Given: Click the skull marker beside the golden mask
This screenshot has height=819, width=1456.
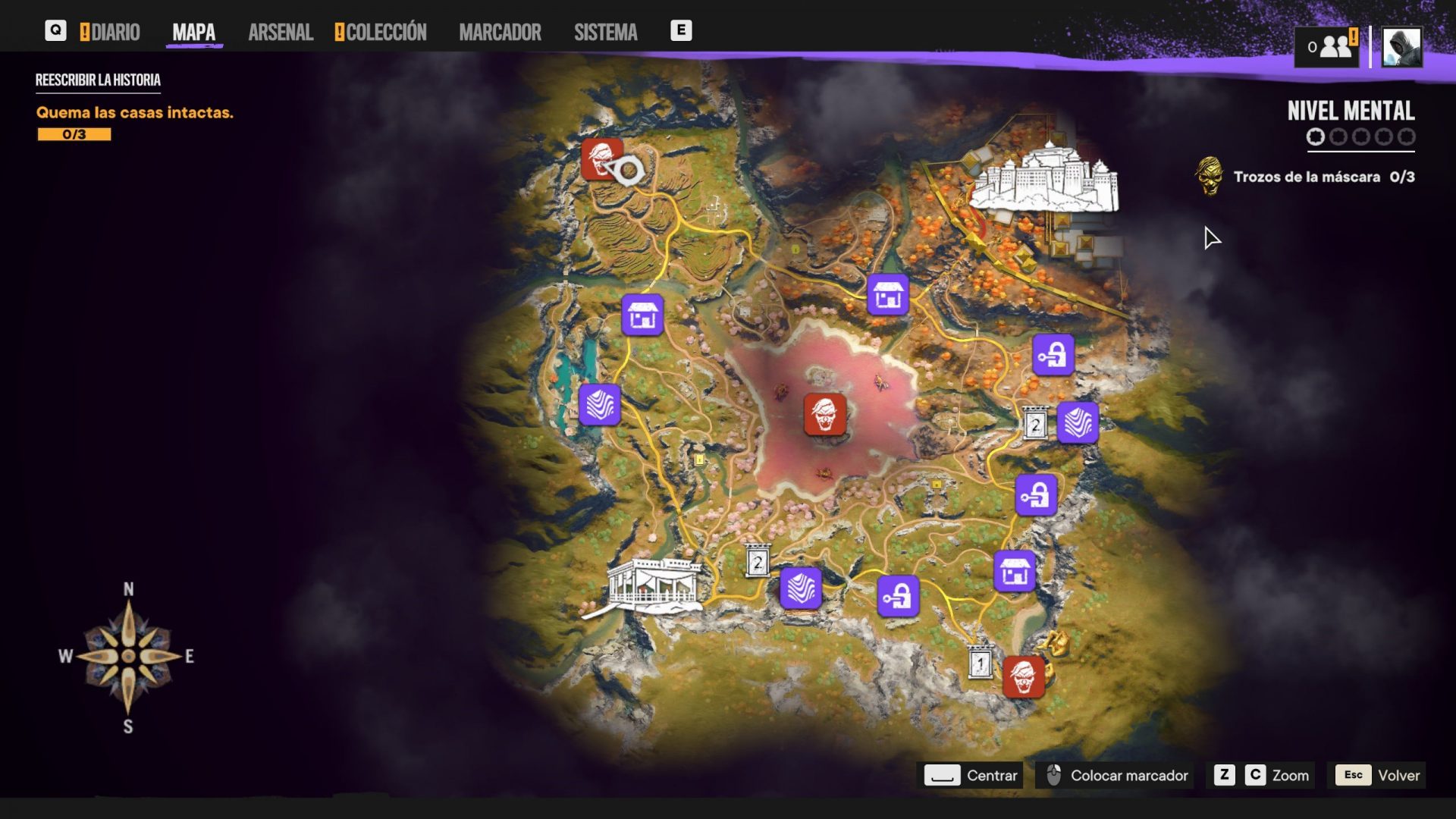Looking at the screenshot, I should [1023, 676].
